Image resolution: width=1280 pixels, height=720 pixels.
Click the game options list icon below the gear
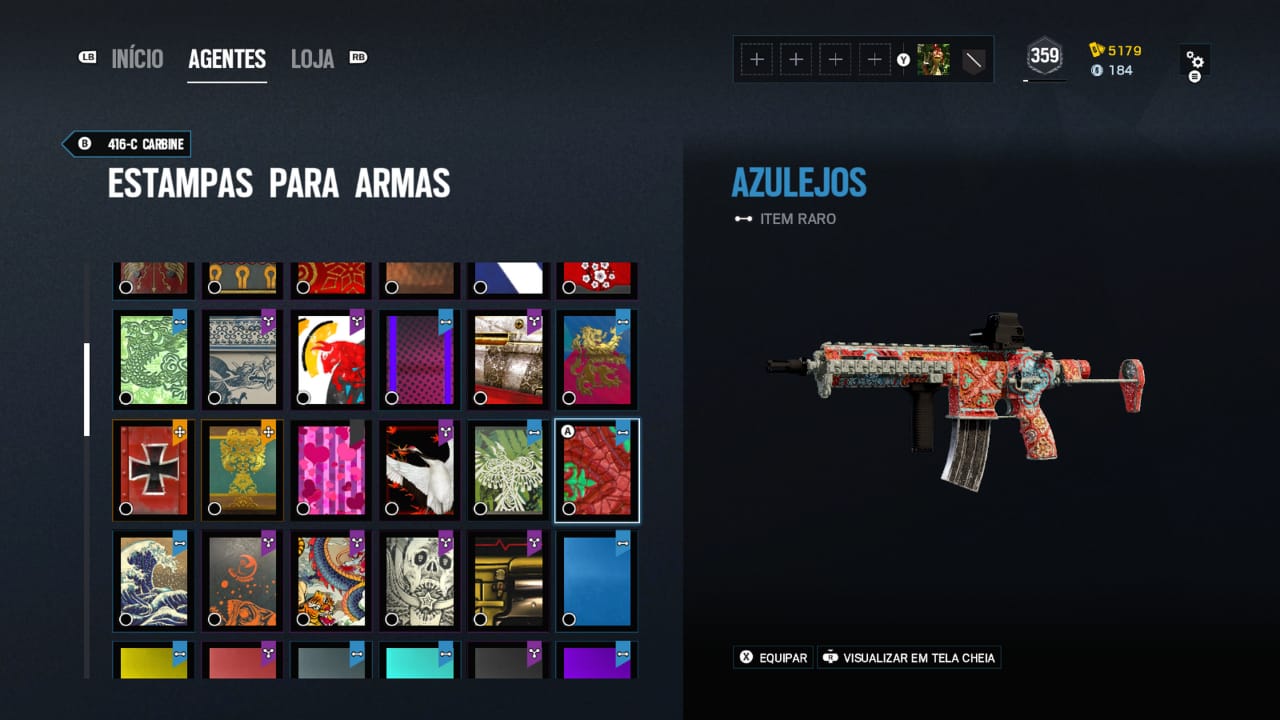click(x=1196, y=73)
